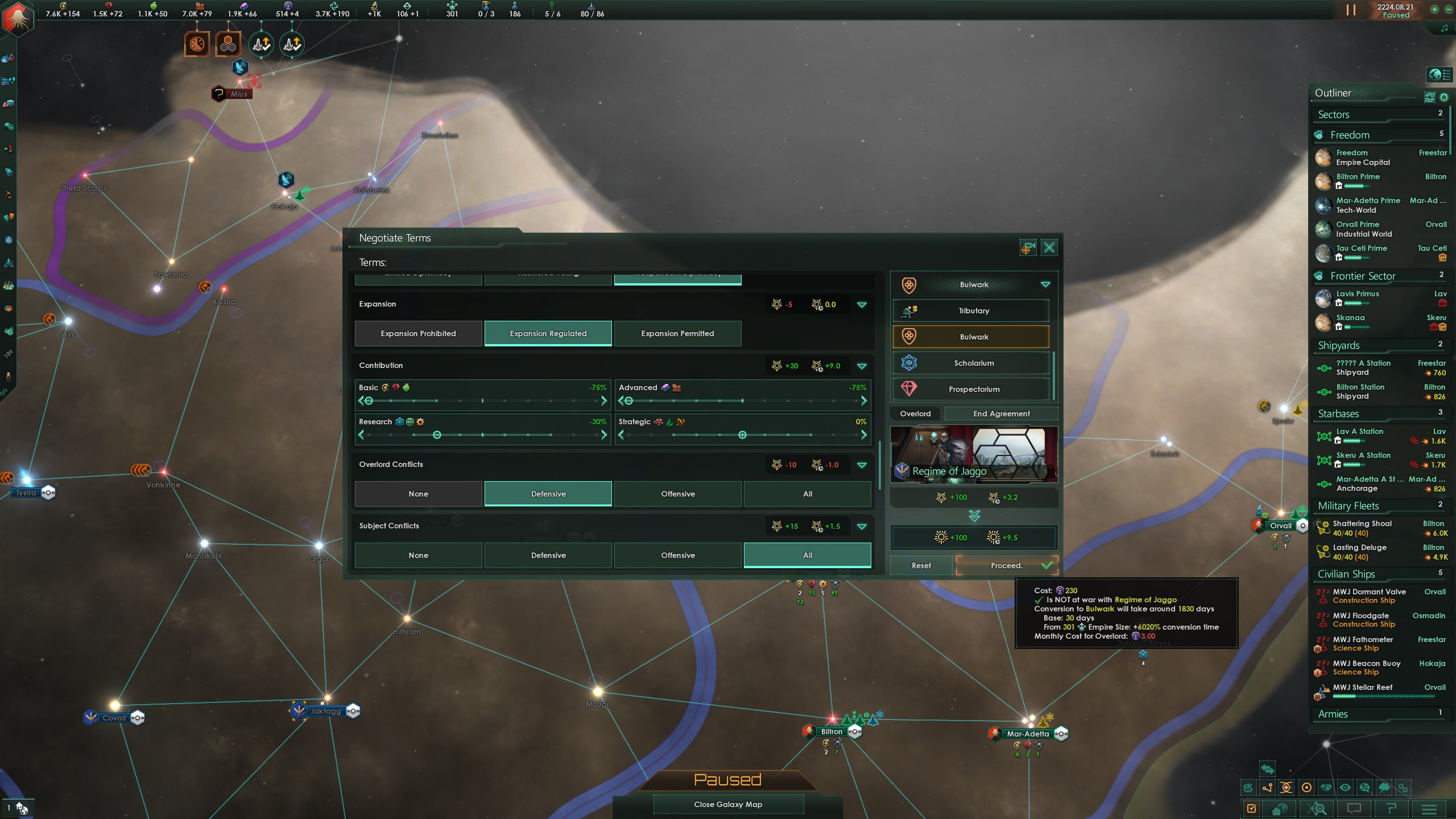The image size is (1456, 819).
Task: Expand the Contribution section details chevron
Action: pos(862,366)
